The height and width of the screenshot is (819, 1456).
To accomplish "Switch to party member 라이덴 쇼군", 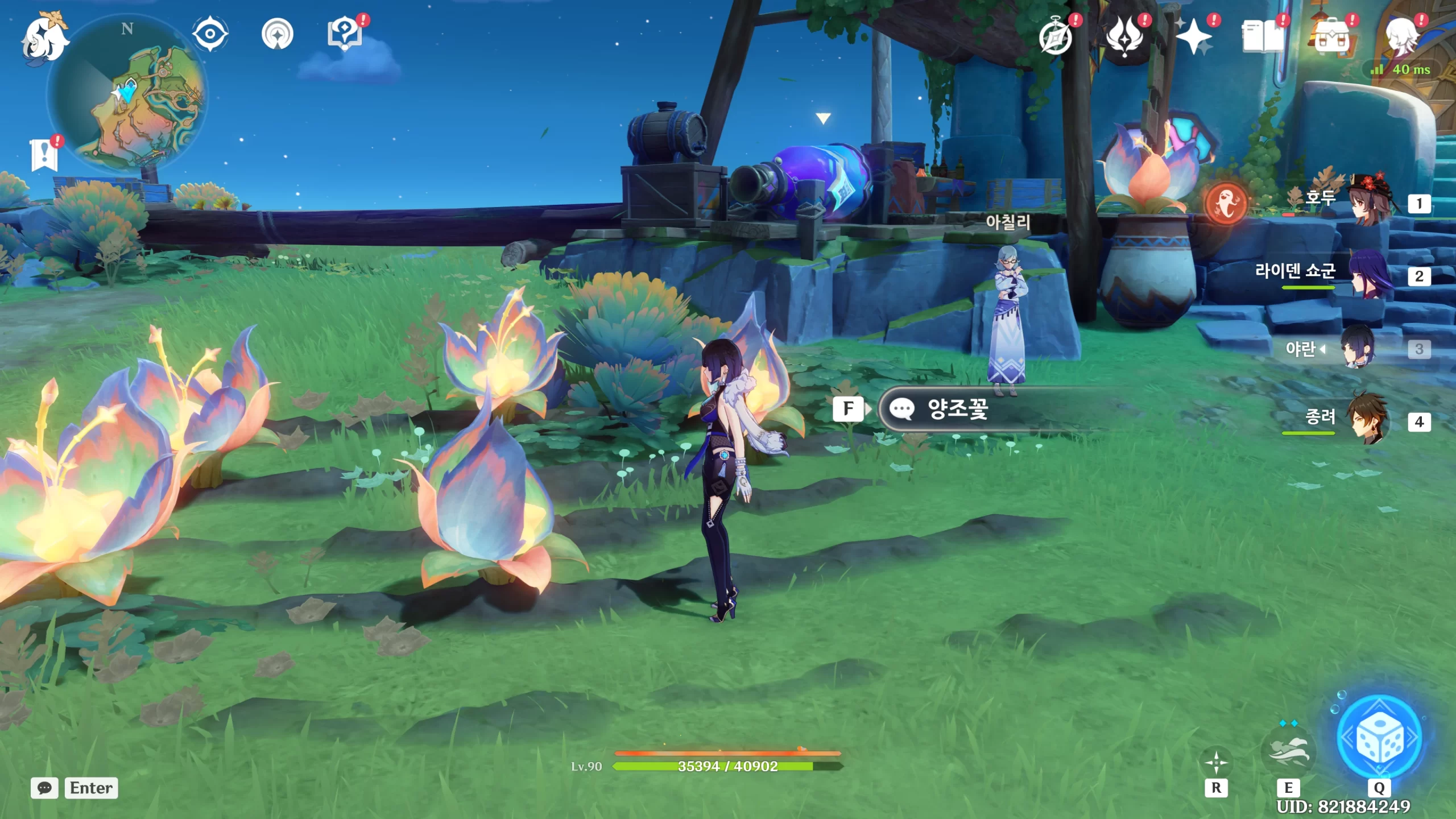I will [x=1365, y=275].
